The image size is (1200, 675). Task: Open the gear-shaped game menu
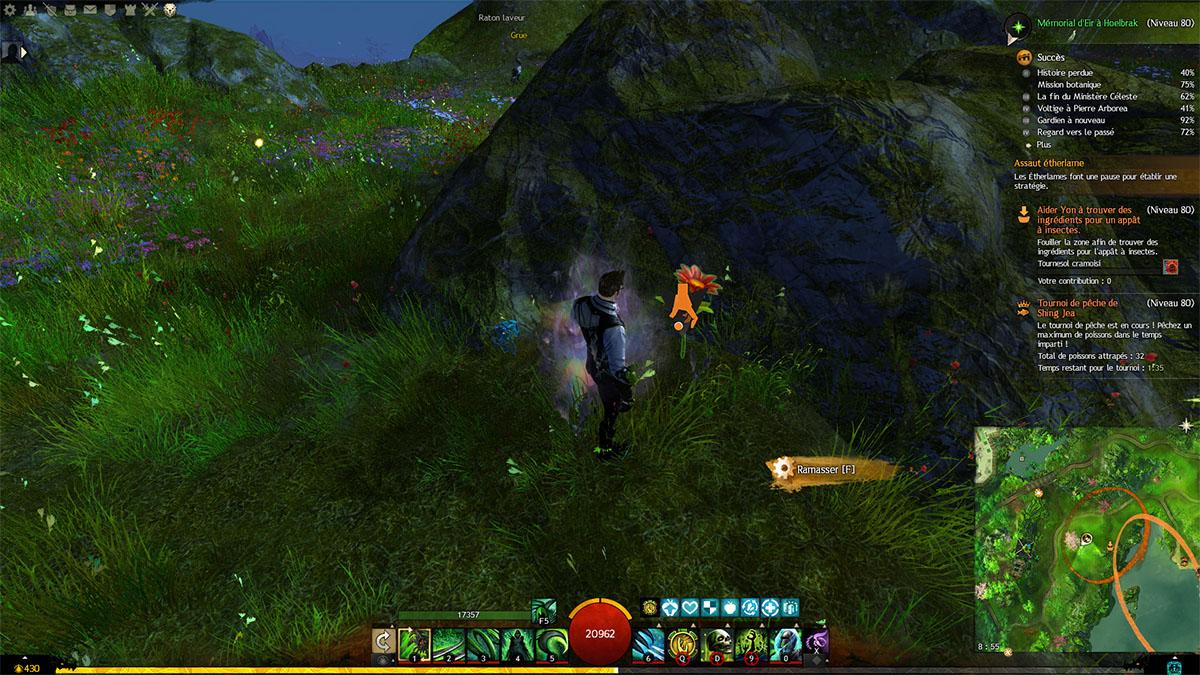(11, 10)
